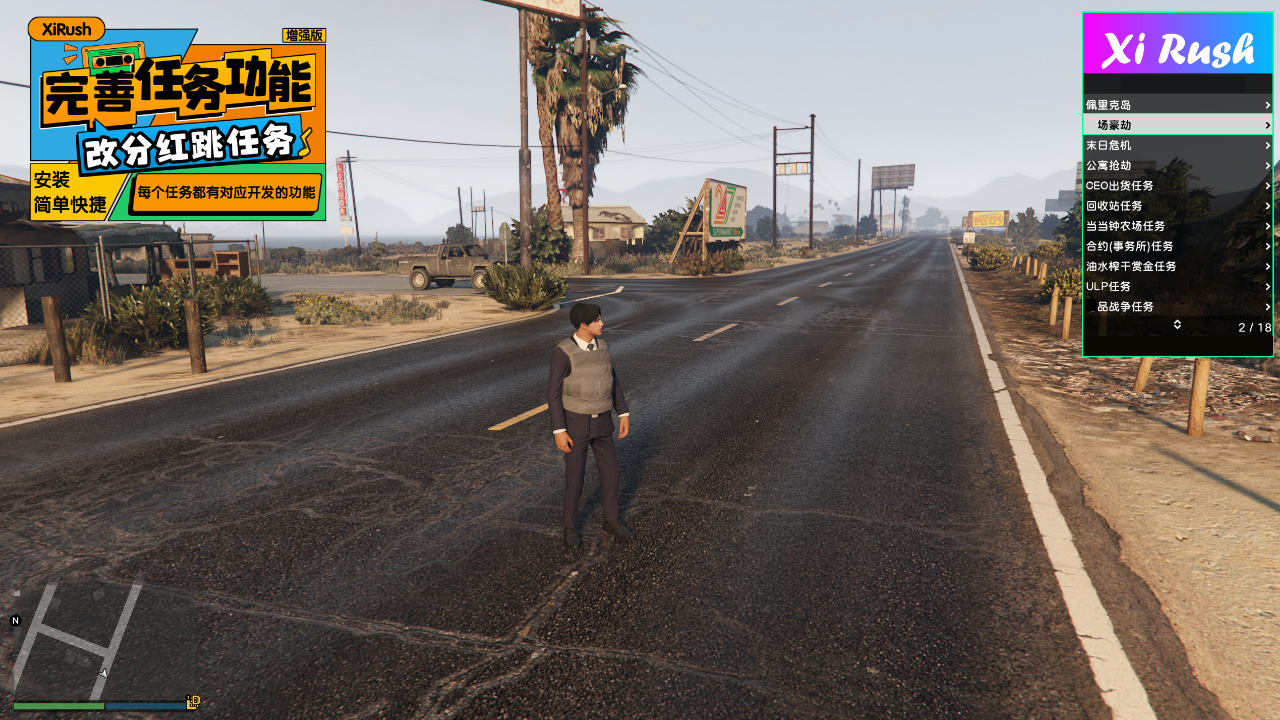1280x720 pixels.
Task: Open CEO出货任务 in the mod menu
Action: click(x=1177, y=186)
